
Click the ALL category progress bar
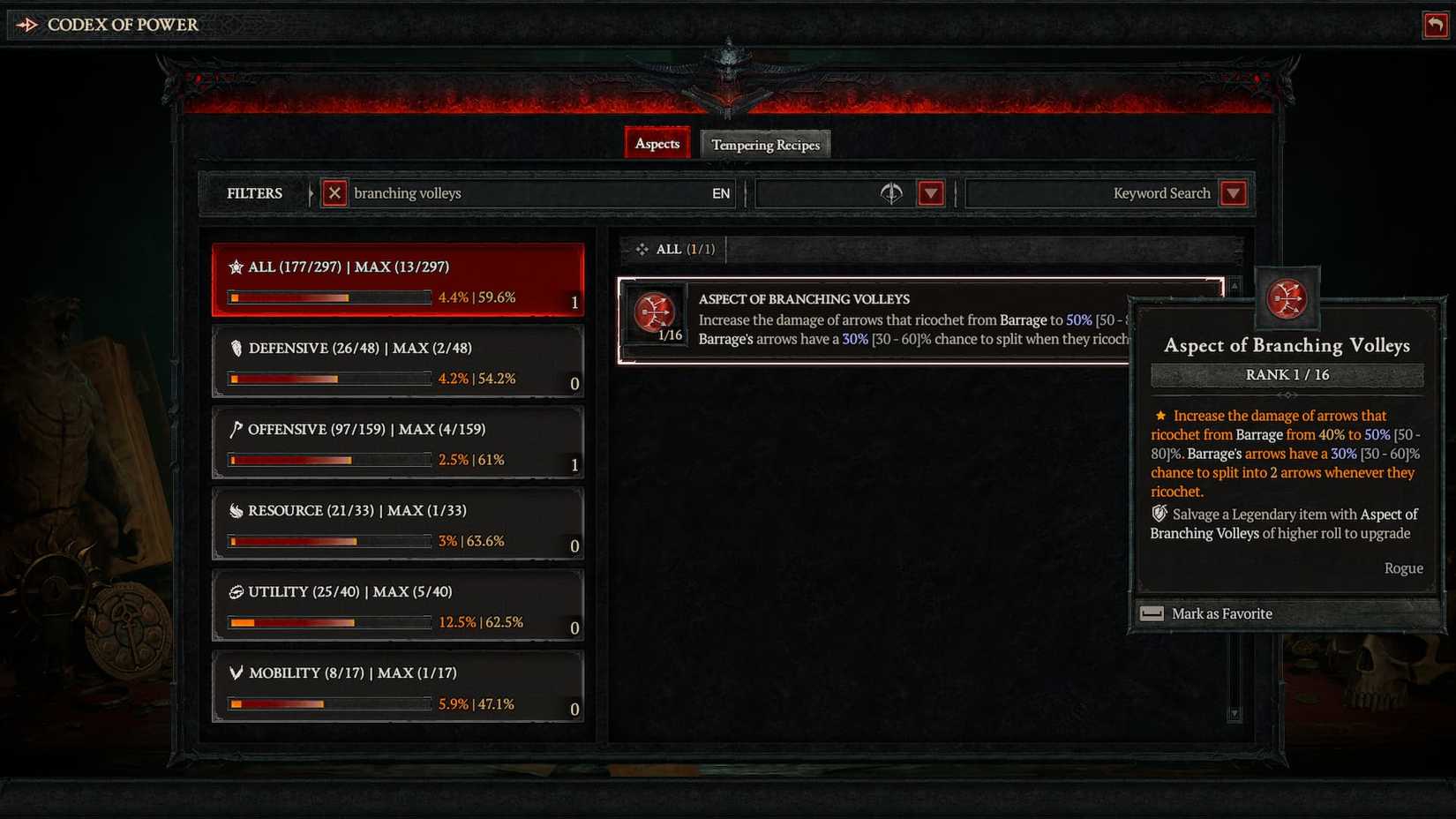coord(328,297)
